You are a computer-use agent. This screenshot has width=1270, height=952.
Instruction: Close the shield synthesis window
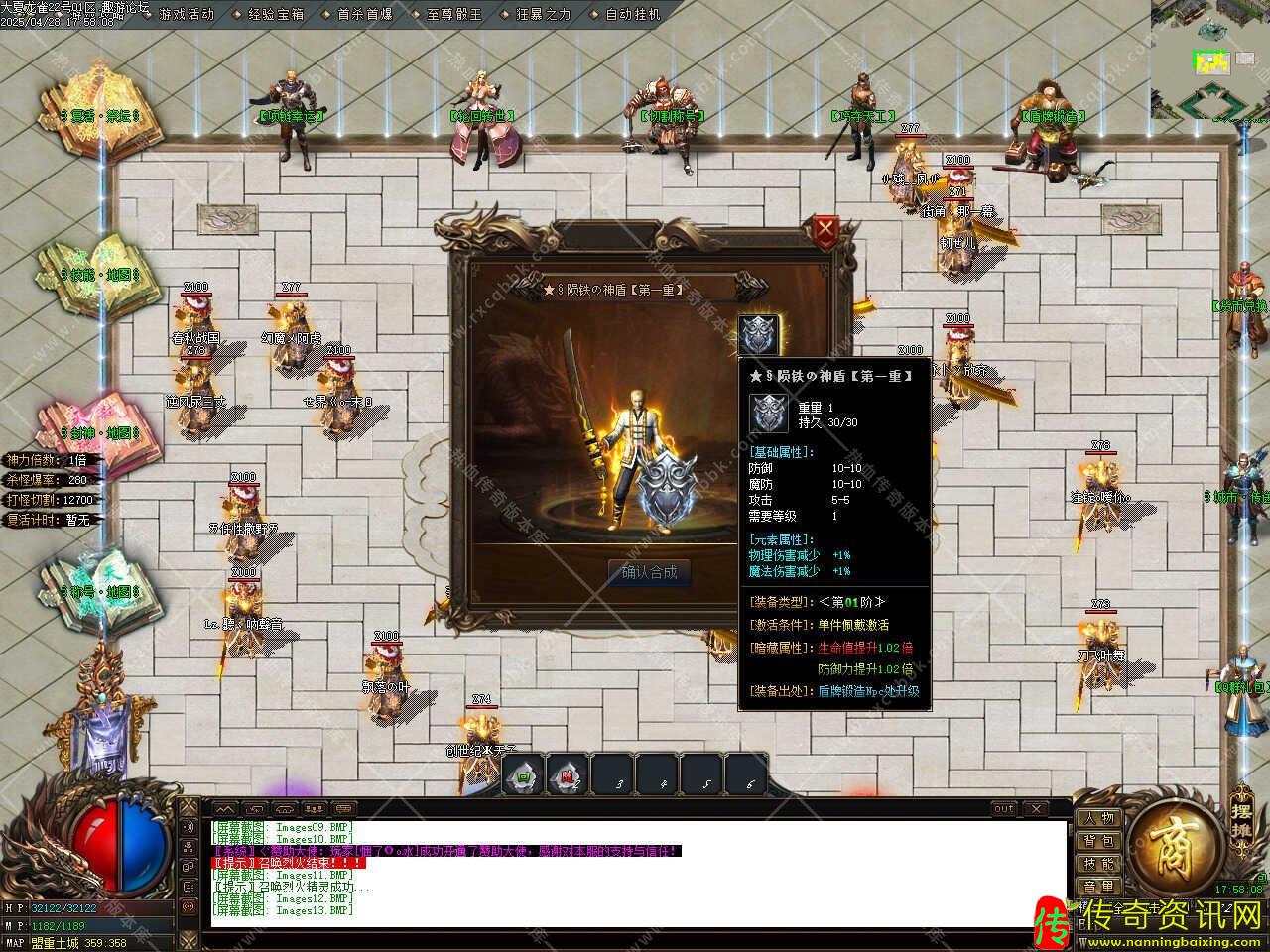coord(825,231)
